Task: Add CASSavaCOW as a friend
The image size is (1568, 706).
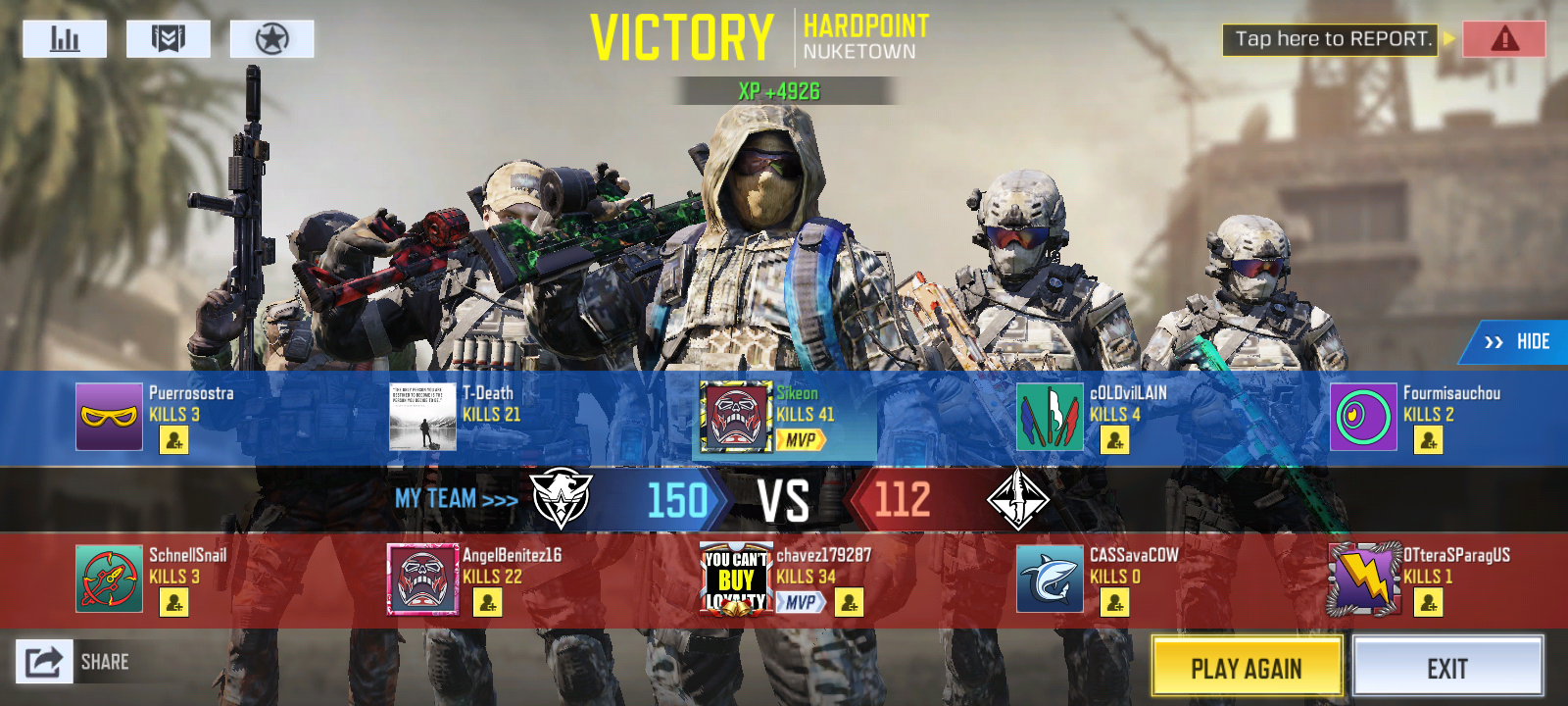Action: pyautogui.click(x=1114, y=603)
